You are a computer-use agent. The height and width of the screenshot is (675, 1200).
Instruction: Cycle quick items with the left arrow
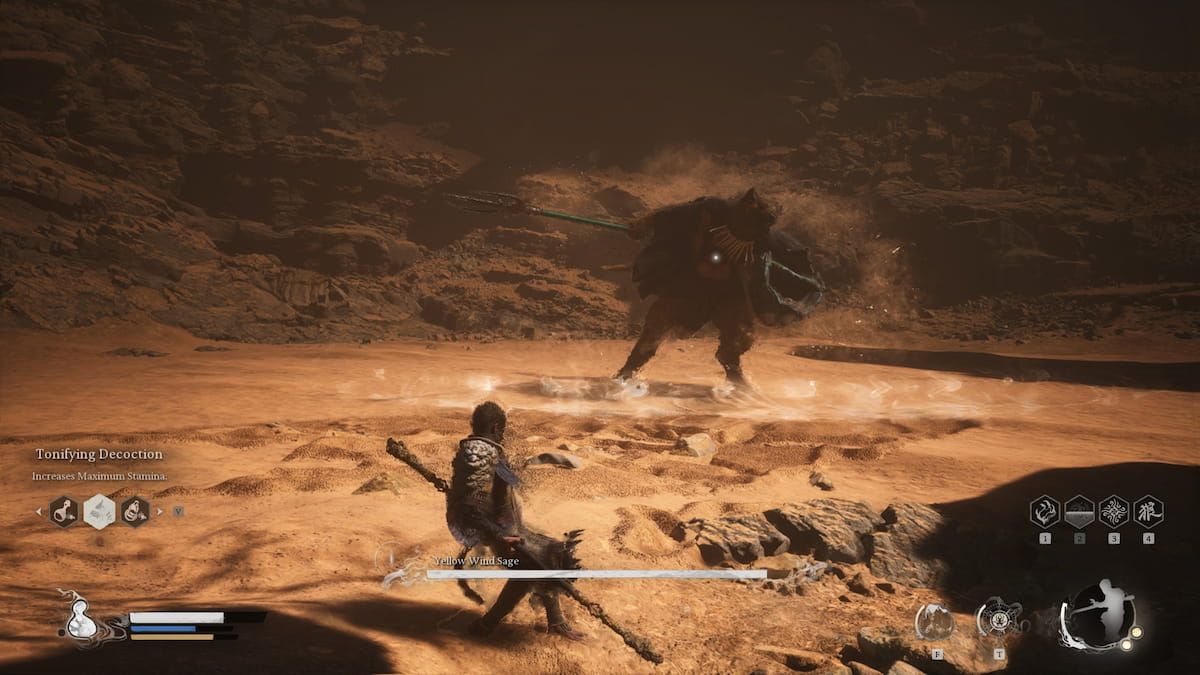(x=39, y=512)
